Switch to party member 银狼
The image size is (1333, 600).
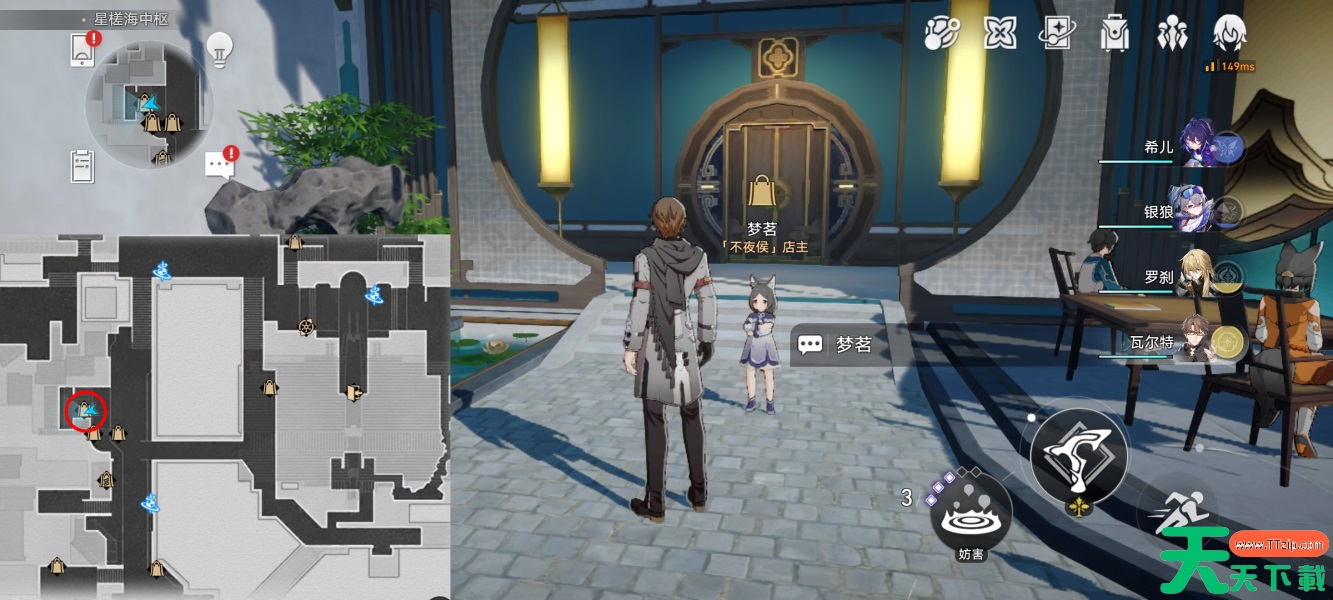(1199, 211)
